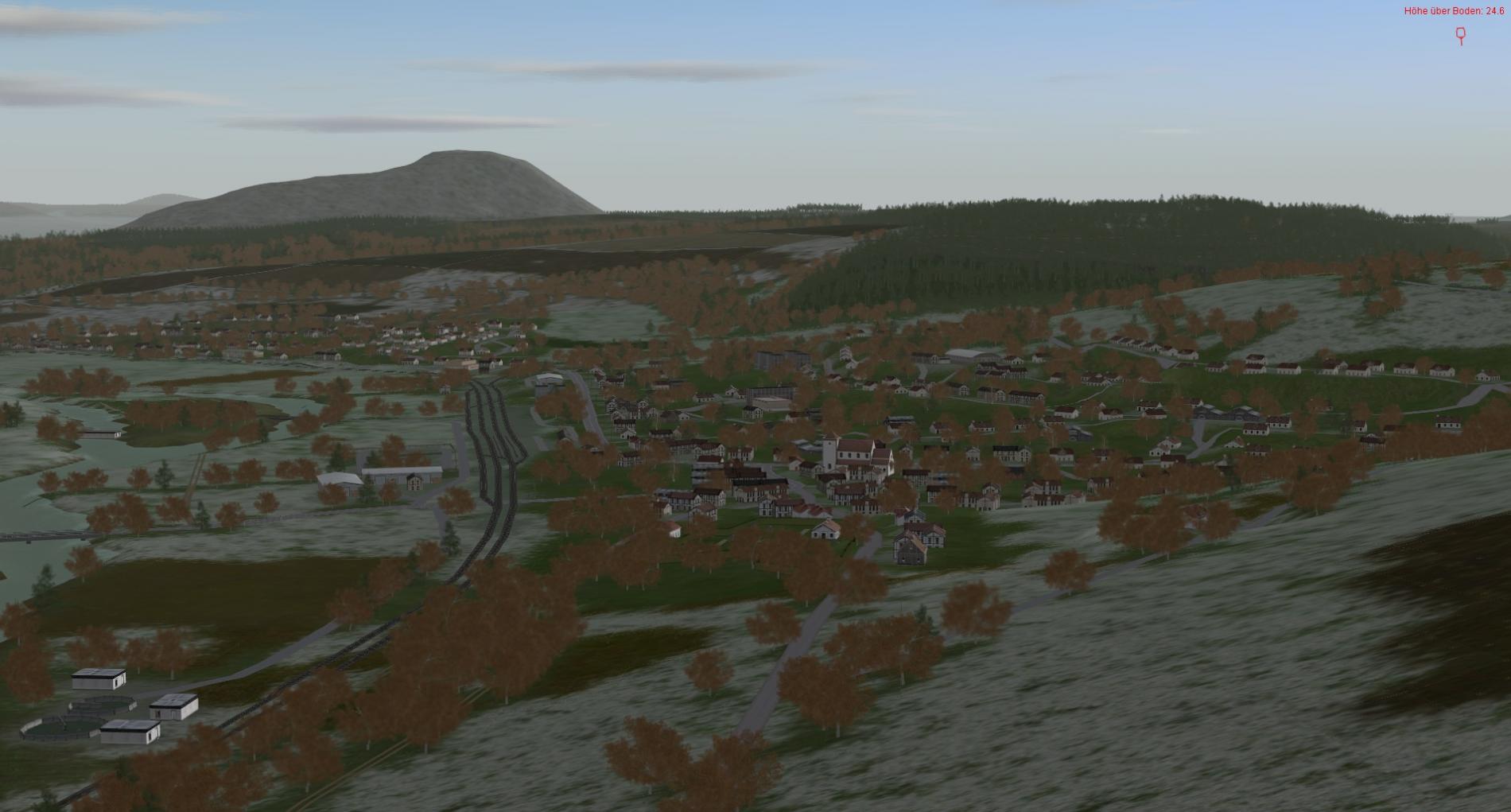Click the red pin marker icon
Viewport: 1511px width, 812px height.
[1460, 35]
